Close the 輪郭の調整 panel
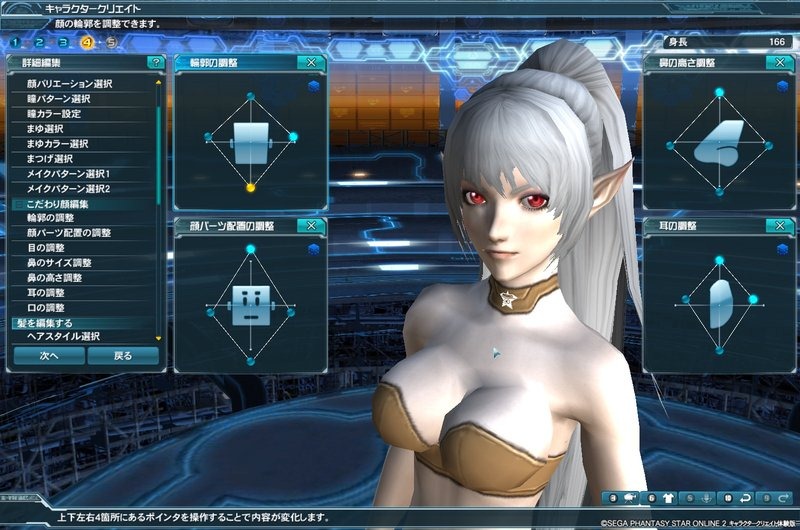Viewport: 800px width, 530px height. (x=312, y=62)
